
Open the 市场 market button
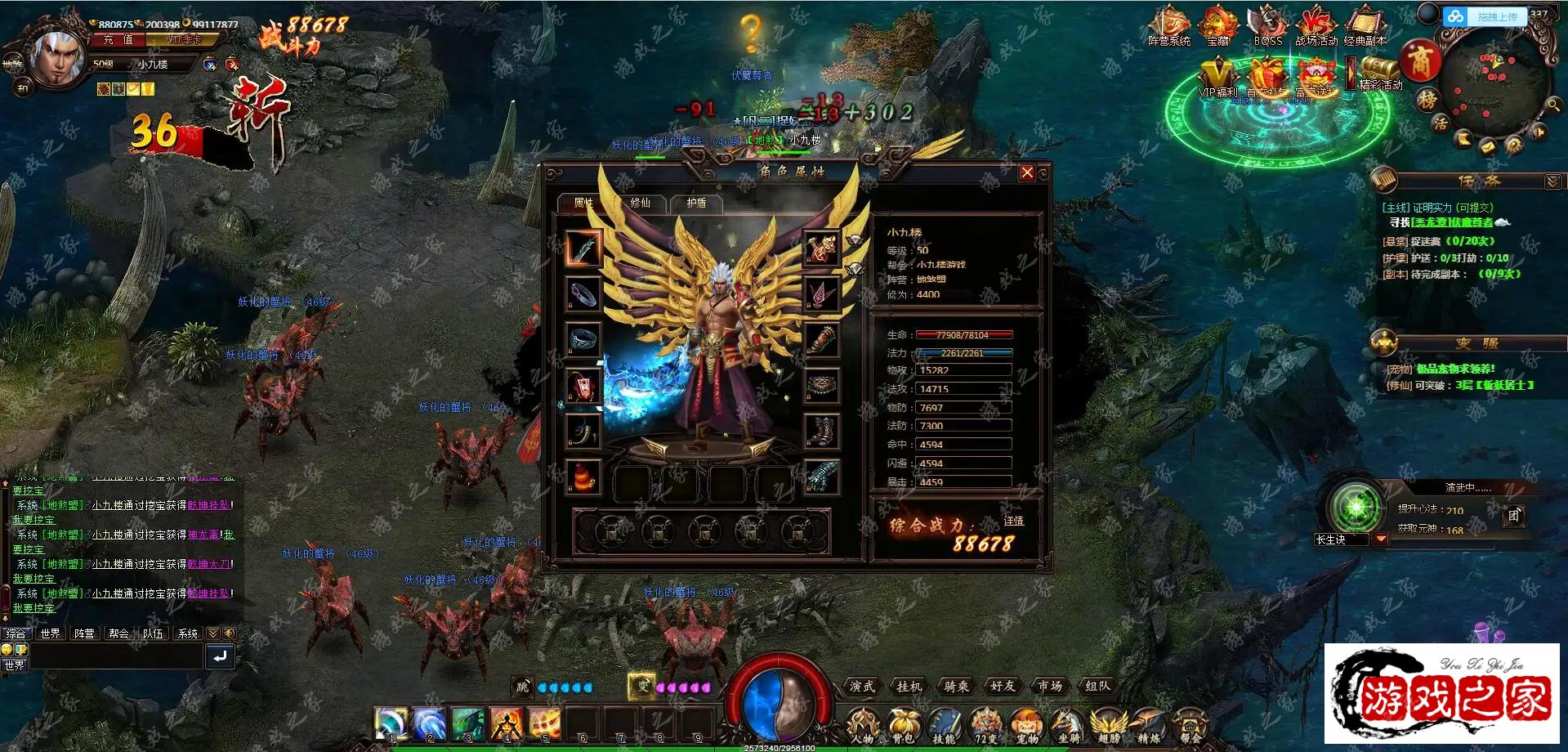coord(1050,687)
